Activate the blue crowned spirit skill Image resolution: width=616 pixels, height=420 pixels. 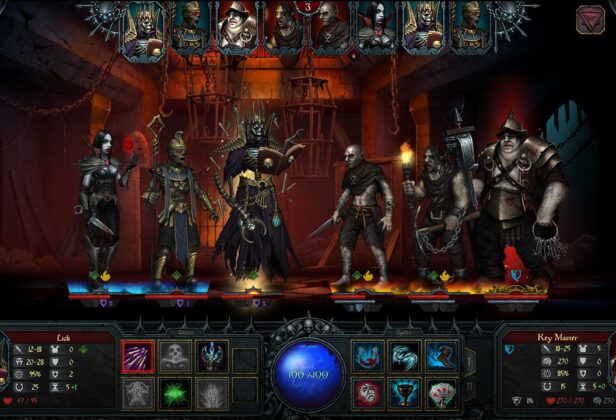pyautogui.click(x=212, y=357)
